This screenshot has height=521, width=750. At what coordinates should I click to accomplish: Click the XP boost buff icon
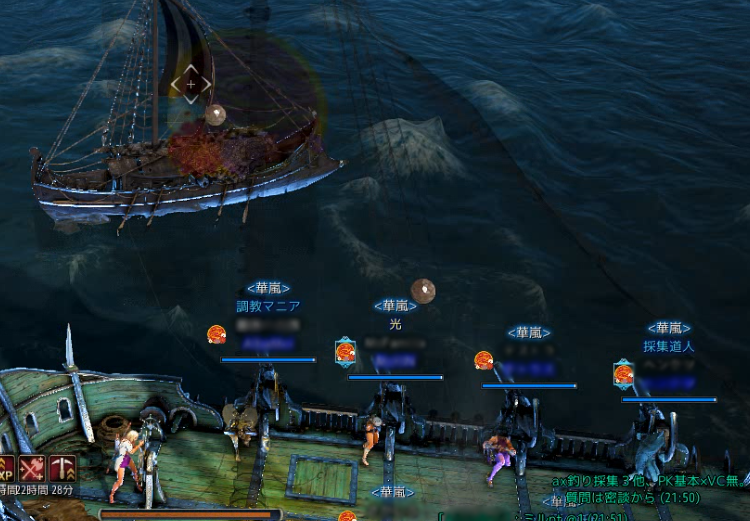[x=5, y=467]
